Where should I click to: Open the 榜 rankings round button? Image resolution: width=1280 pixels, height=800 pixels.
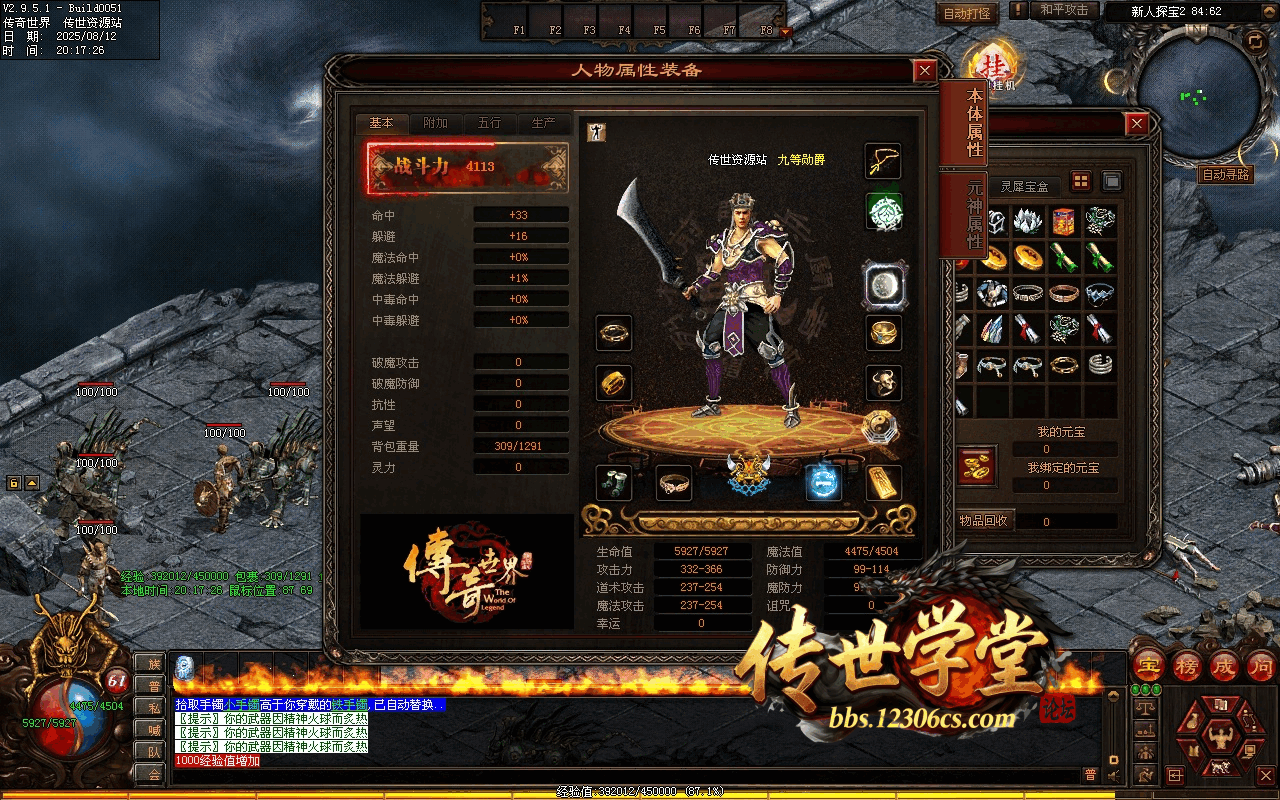tap(1188, 664)
